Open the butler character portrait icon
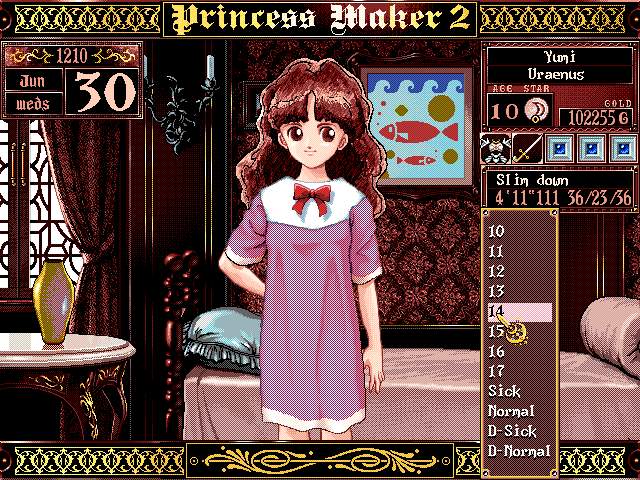The image size is (640, 480). click(497, 150)
